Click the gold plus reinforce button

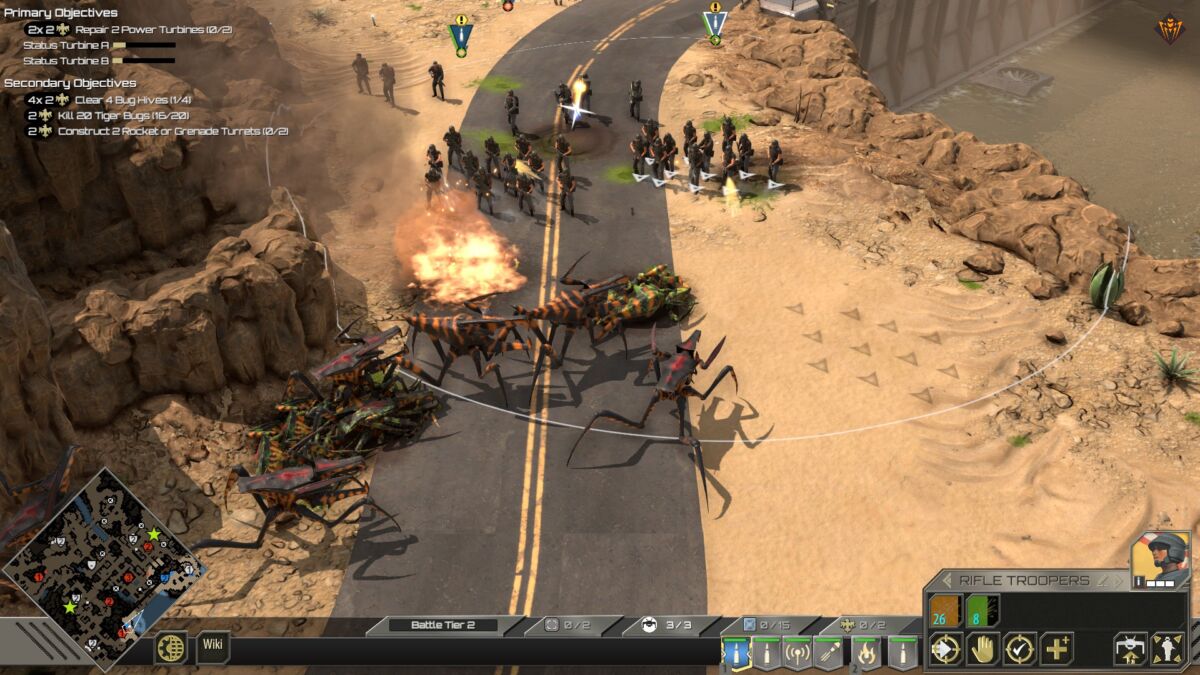[x=1056, y=649]
